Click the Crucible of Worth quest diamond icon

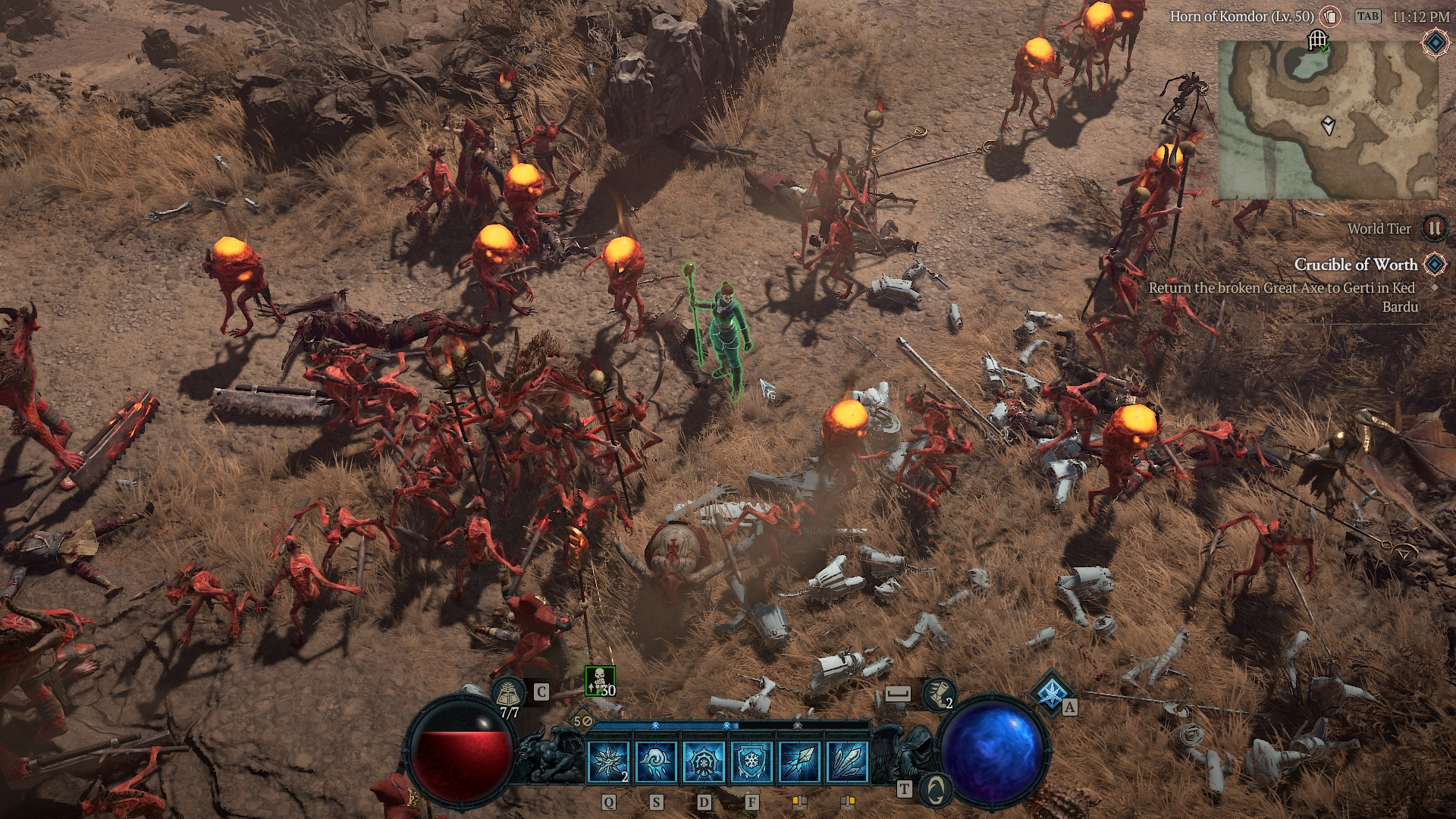(x=1434, y=265)
